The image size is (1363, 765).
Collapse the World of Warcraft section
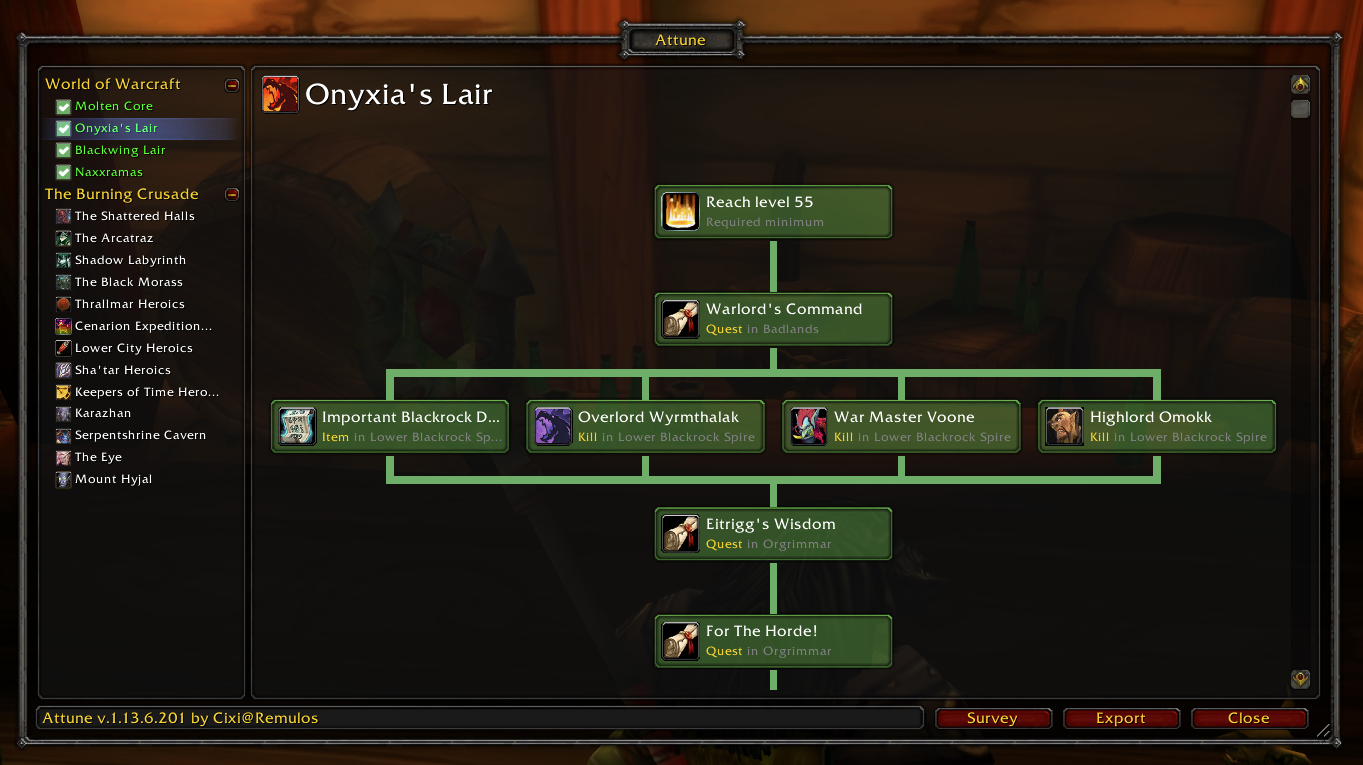232,85
